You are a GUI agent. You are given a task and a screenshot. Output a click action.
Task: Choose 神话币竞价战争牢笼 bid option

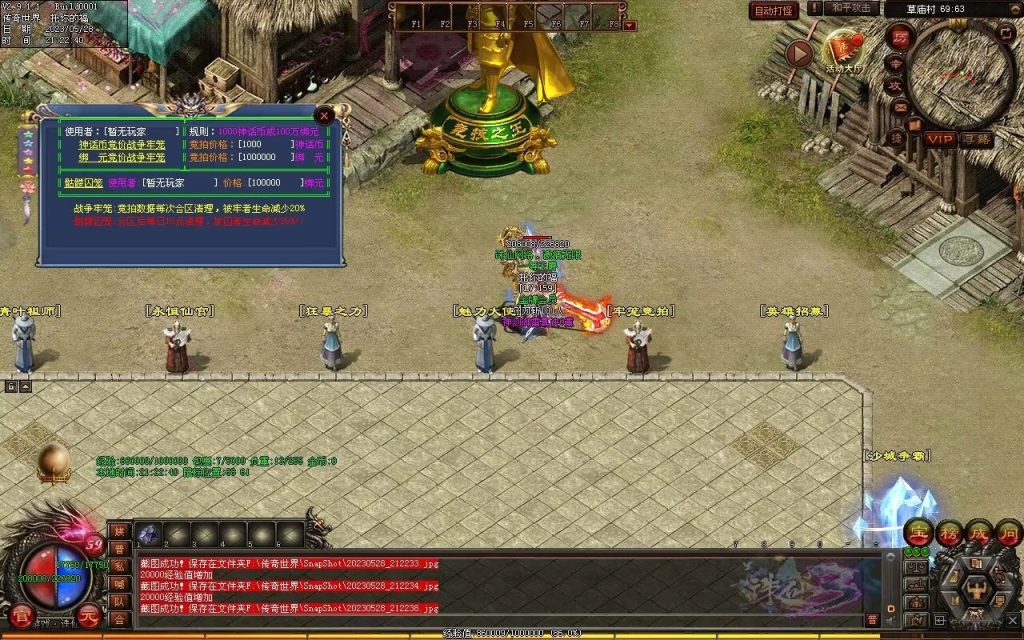tap(123, 144)
